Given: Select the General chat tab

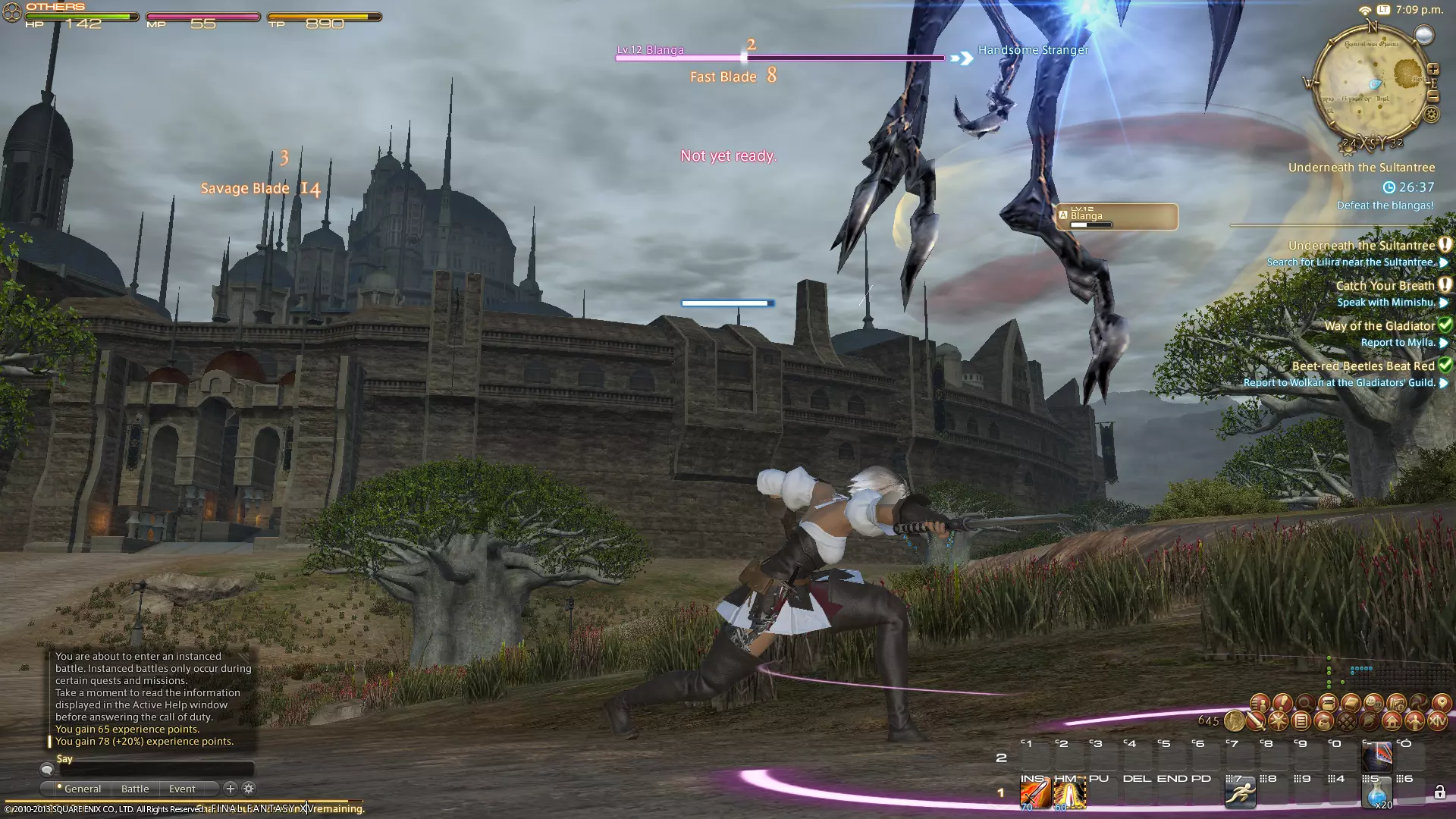Looking at the screenshot, I should click(82, 789).
